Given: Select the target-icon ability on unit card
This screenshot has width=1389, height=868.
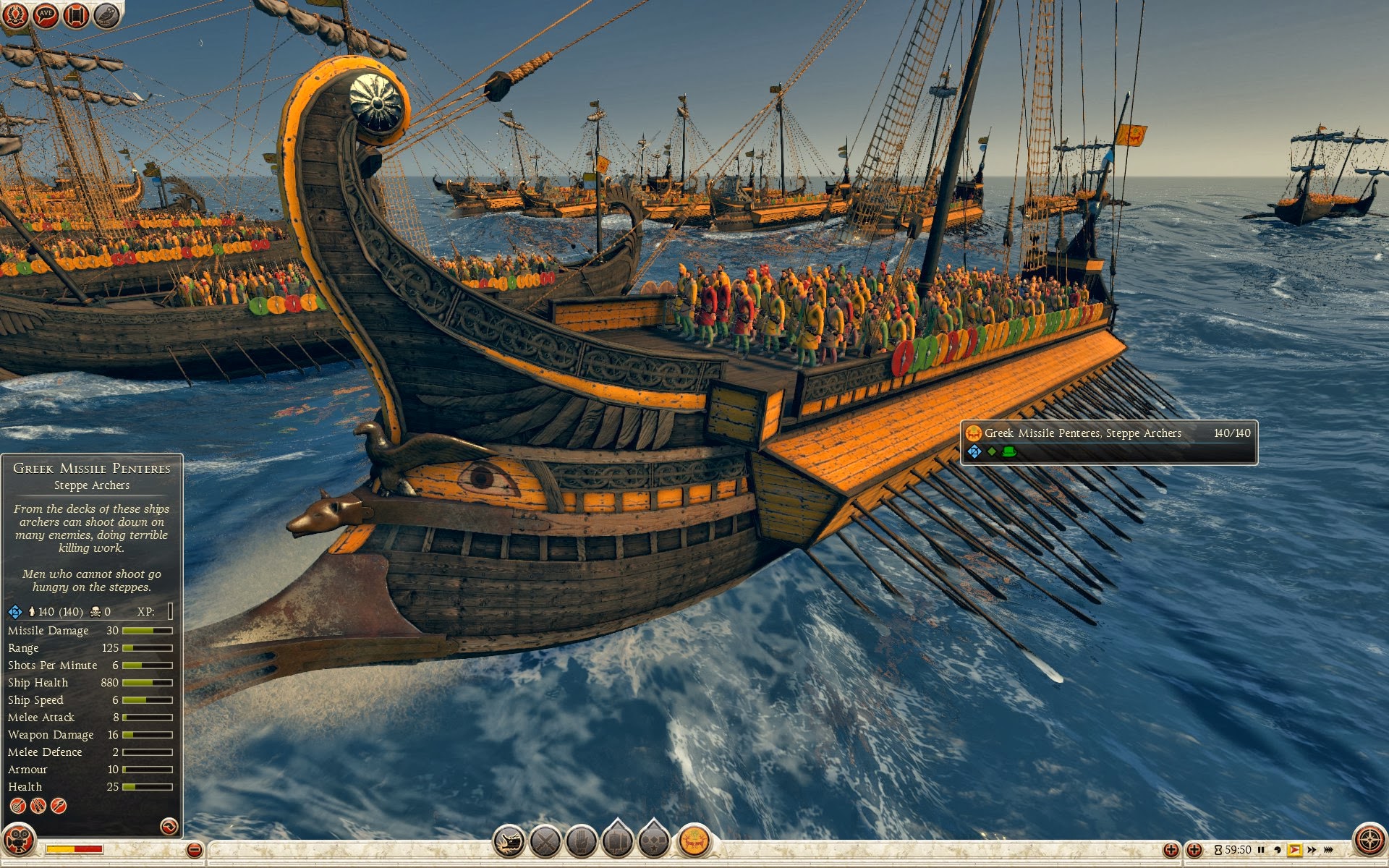Looking at the screenshot, I should coord(17,806).
